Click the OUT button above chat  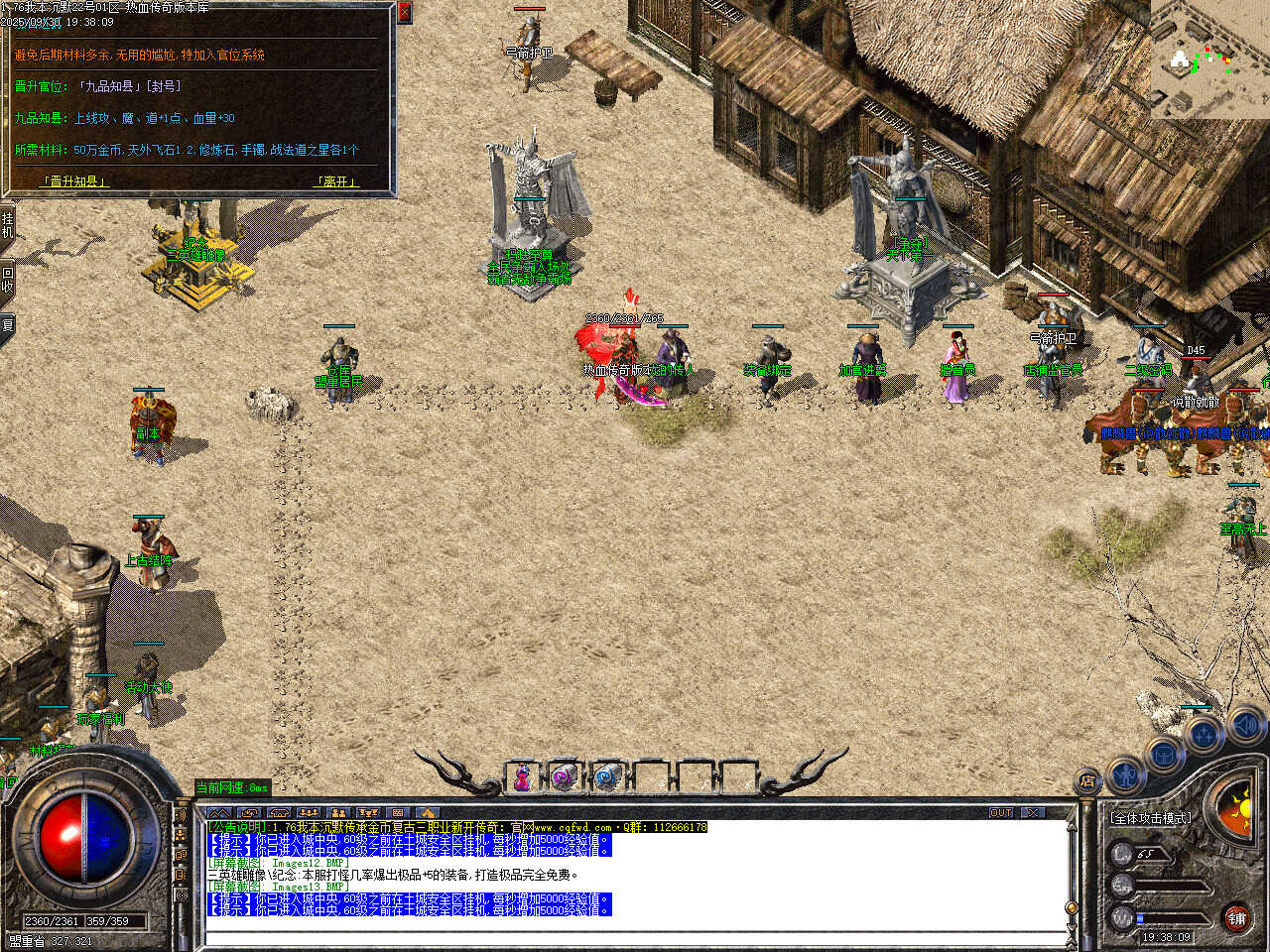pos(1001,812)
